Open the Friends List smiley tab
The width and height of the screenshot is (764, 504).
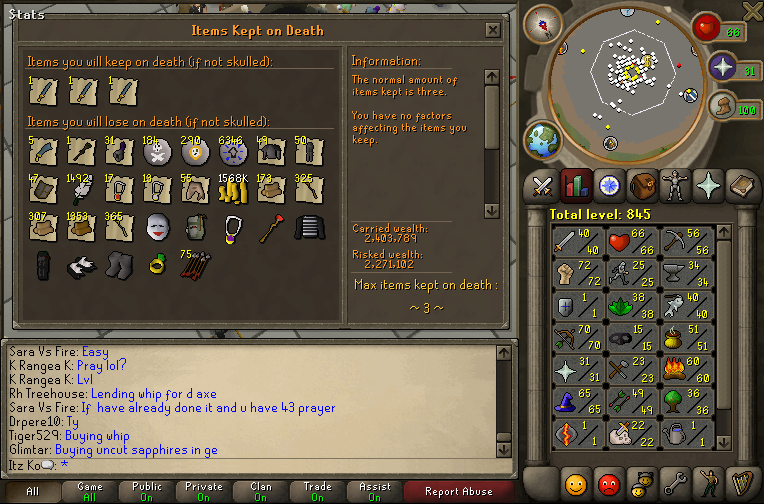pyautogui.click(x=576, y=485)
